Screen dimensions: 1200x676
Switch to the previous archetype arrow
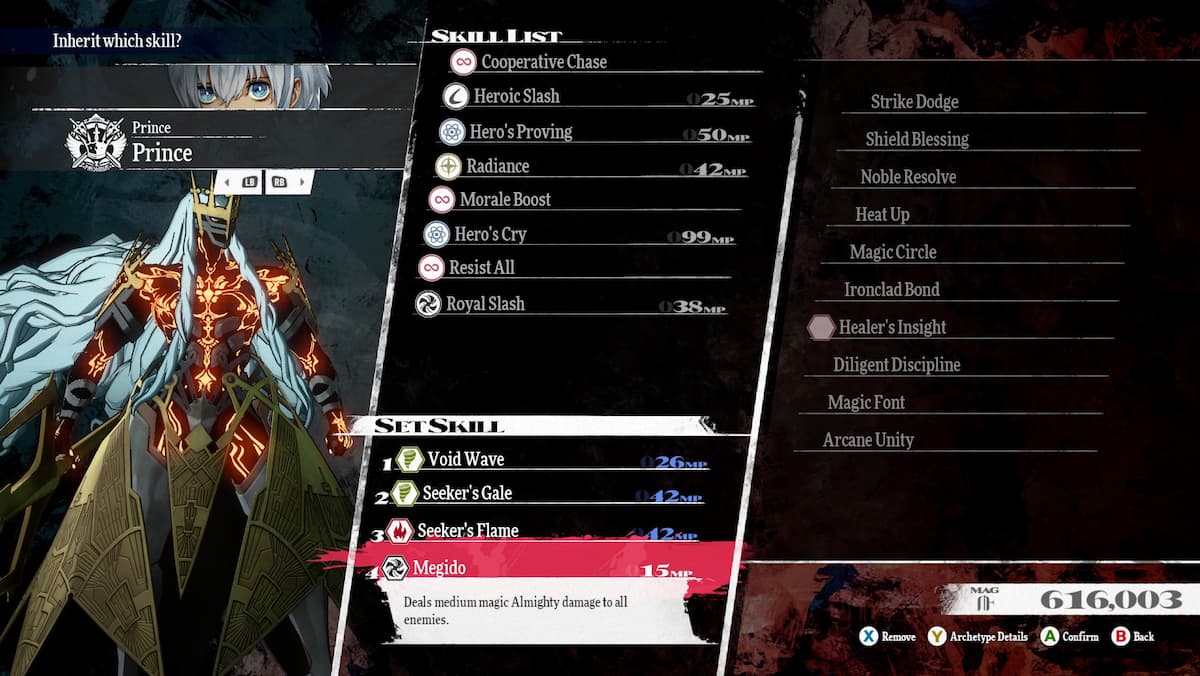(x=226, y=183)
